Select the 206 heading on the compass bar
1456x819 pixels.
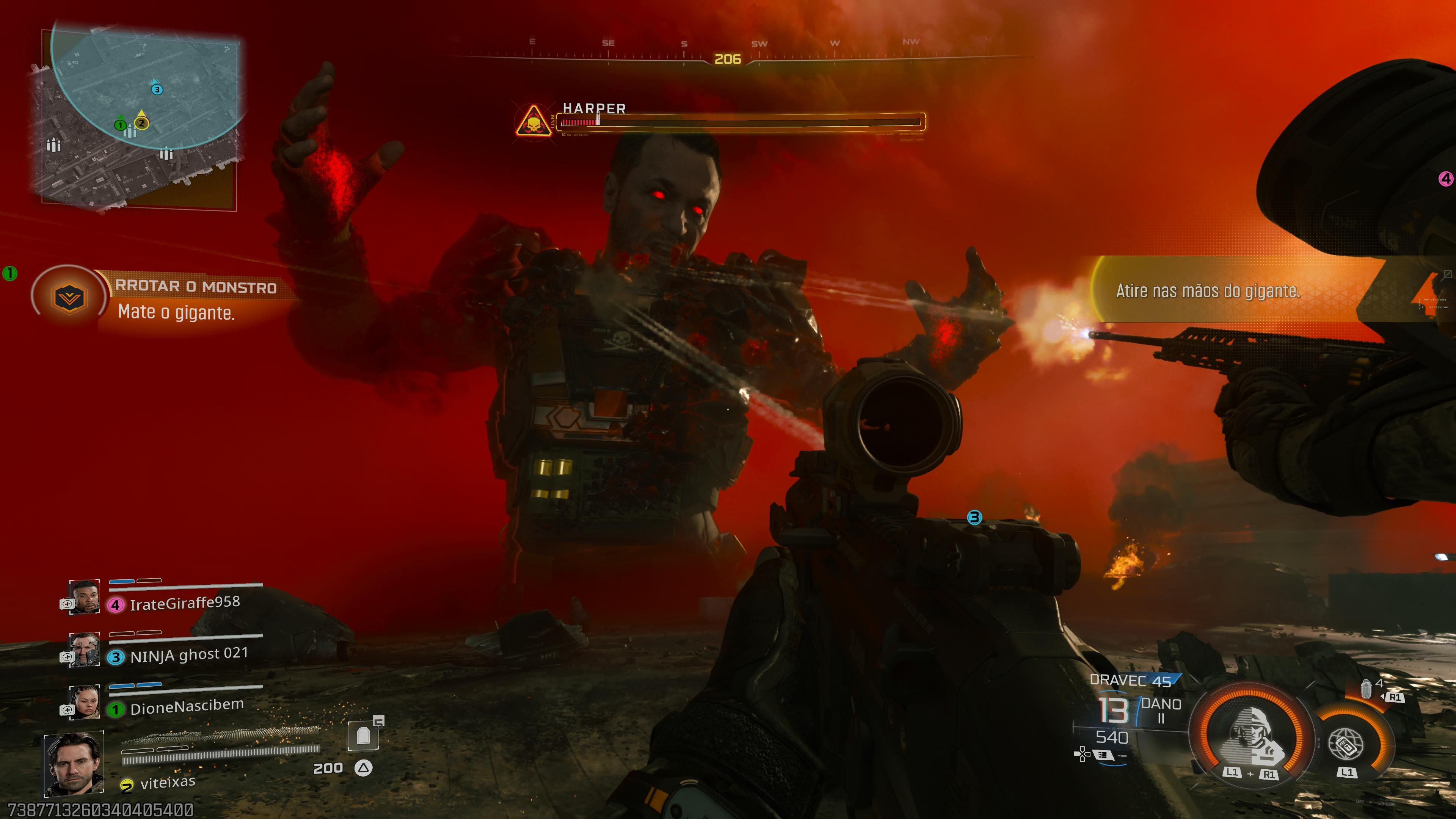point(729,58)
